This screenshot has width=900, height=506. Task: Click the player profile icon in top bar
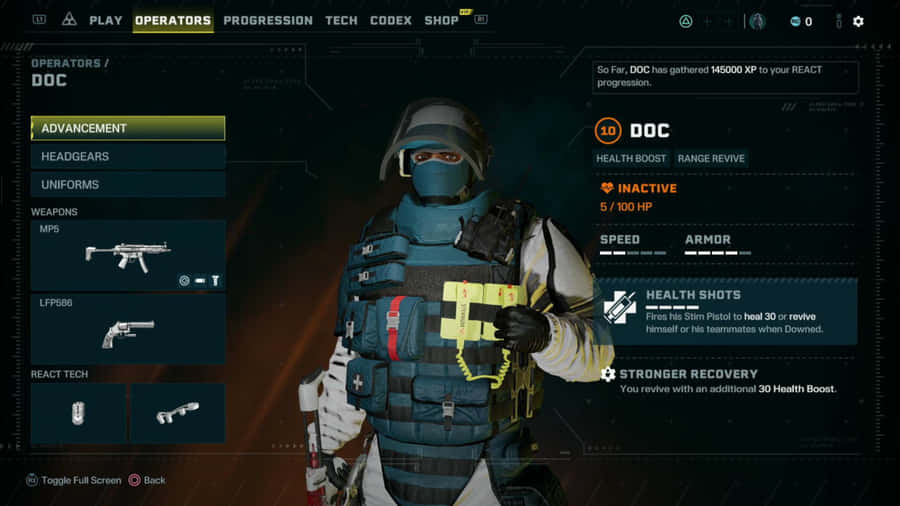pos(757,21)
